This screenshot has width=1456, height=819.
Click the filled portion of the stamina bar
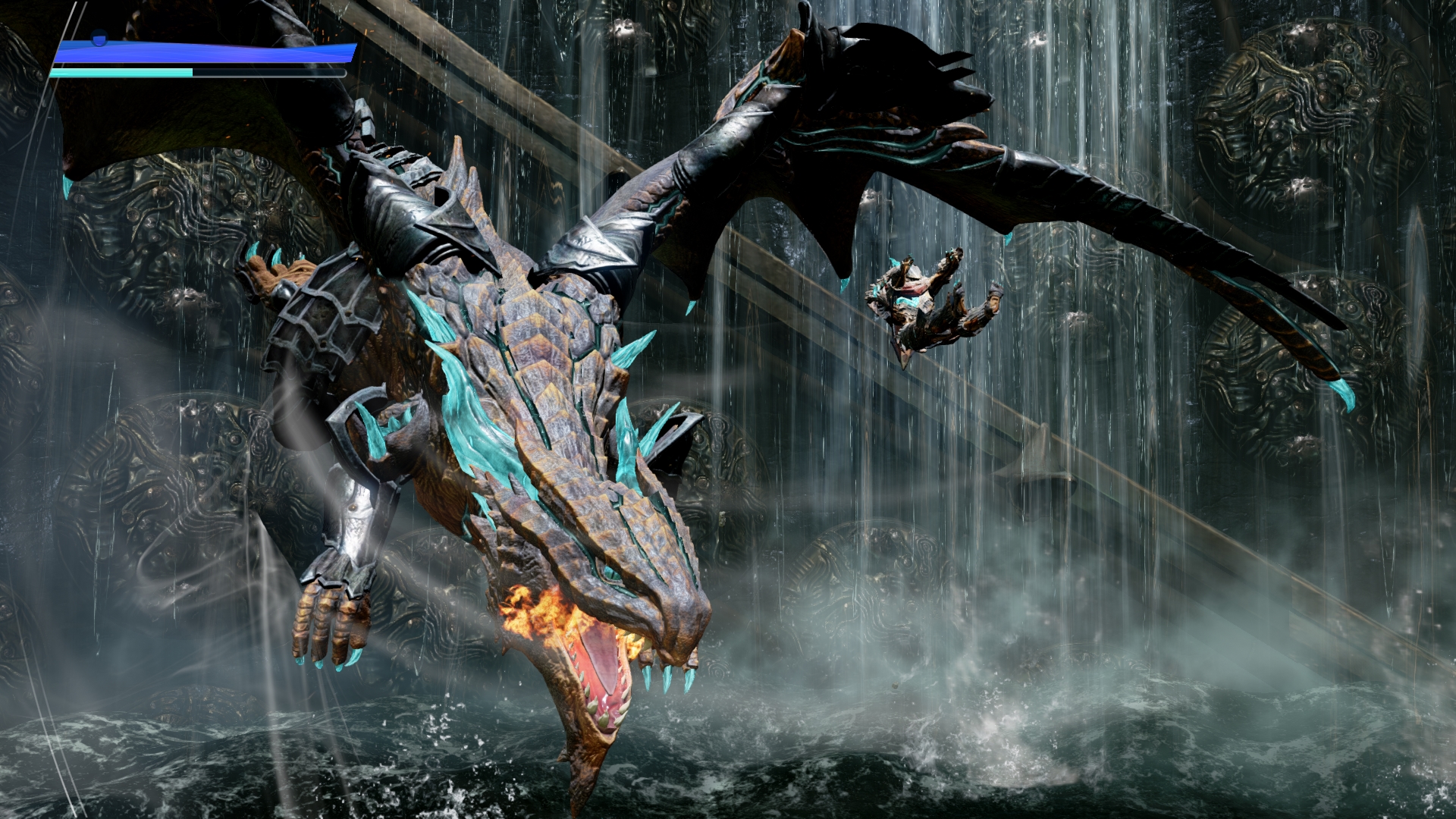pos(121,74)
